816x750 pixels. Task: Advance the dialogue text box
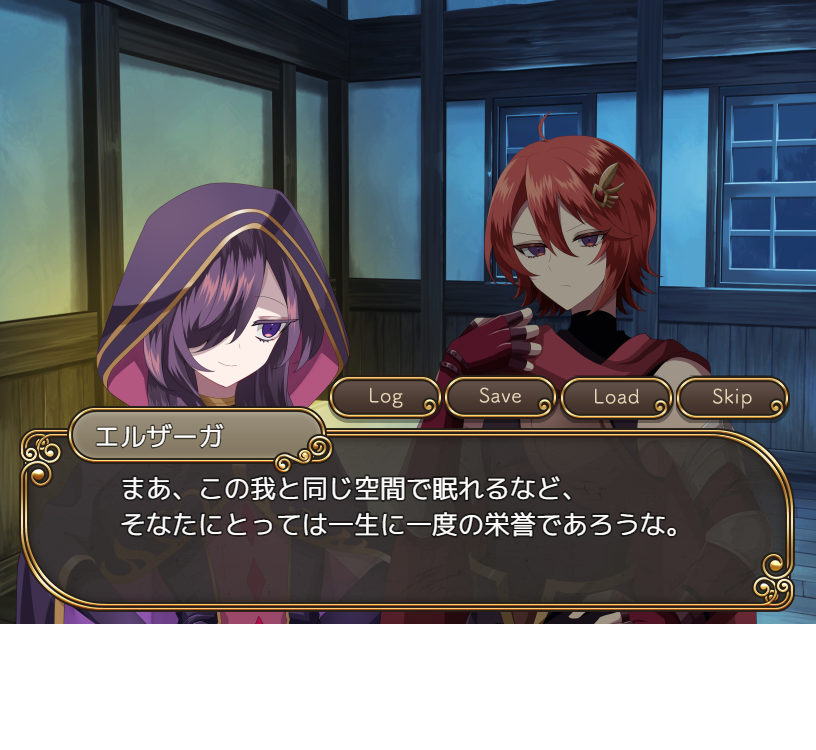pyautogui.click(x=405, y=520)
